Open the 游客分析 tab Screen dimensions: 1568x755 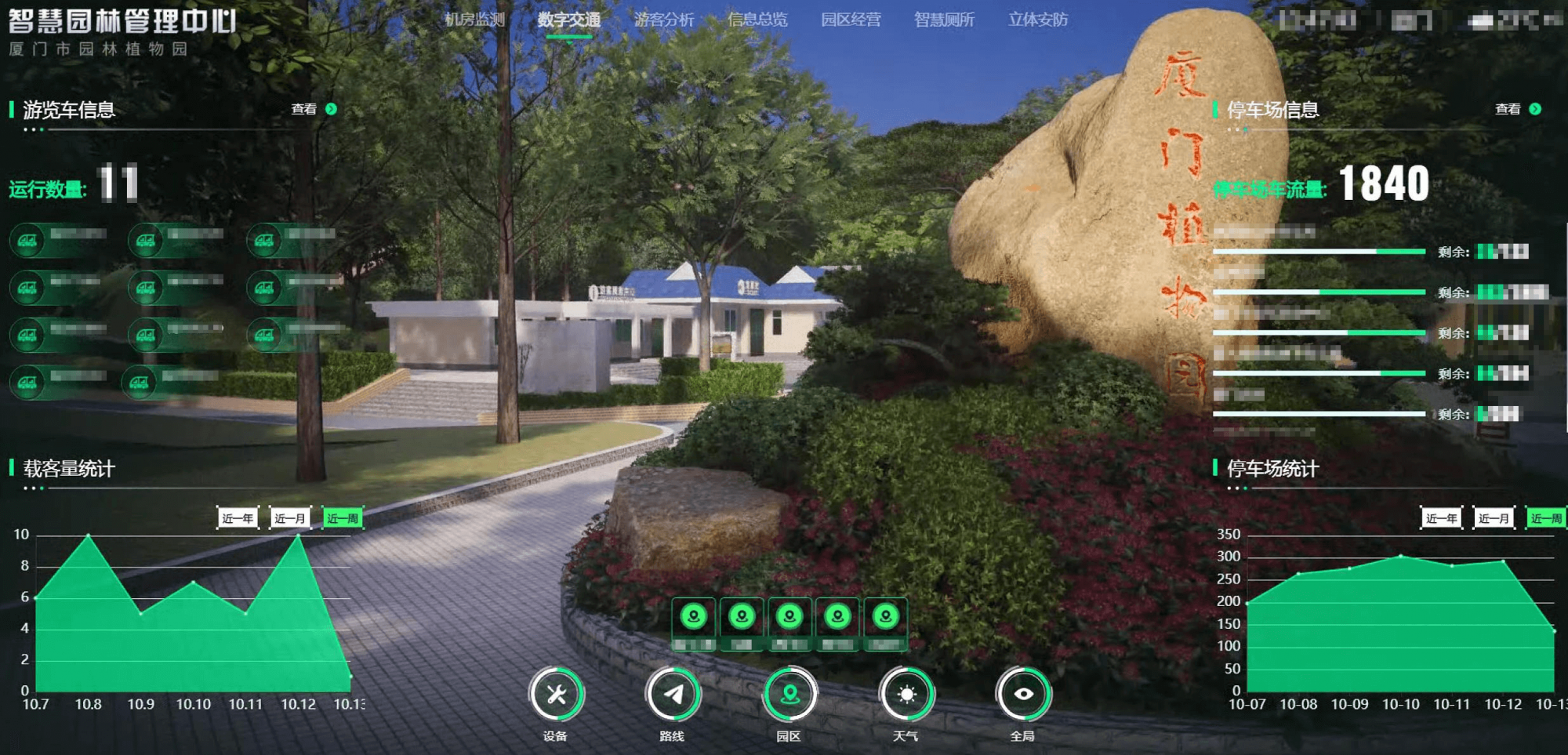tap(663, 20)
